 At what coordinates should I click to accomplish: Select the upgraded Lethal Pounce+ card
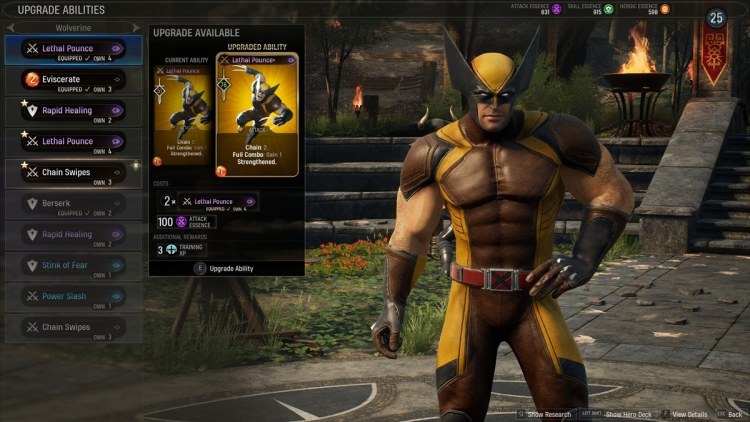click(x=257, y=114)
